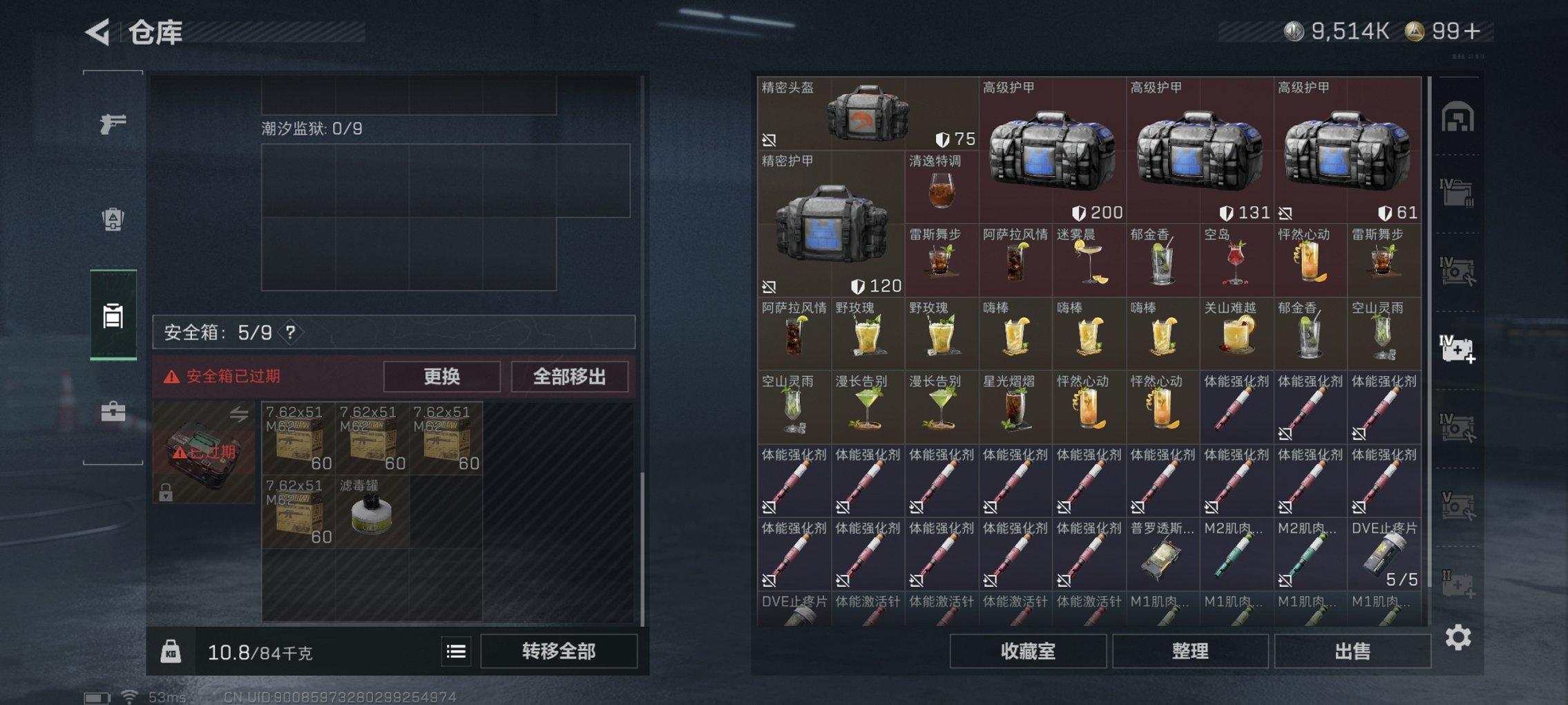The width and height of the screenshot is (1568, 705).
Task: Select the pistol weapons category icon
Action: (x=113, y=123)
